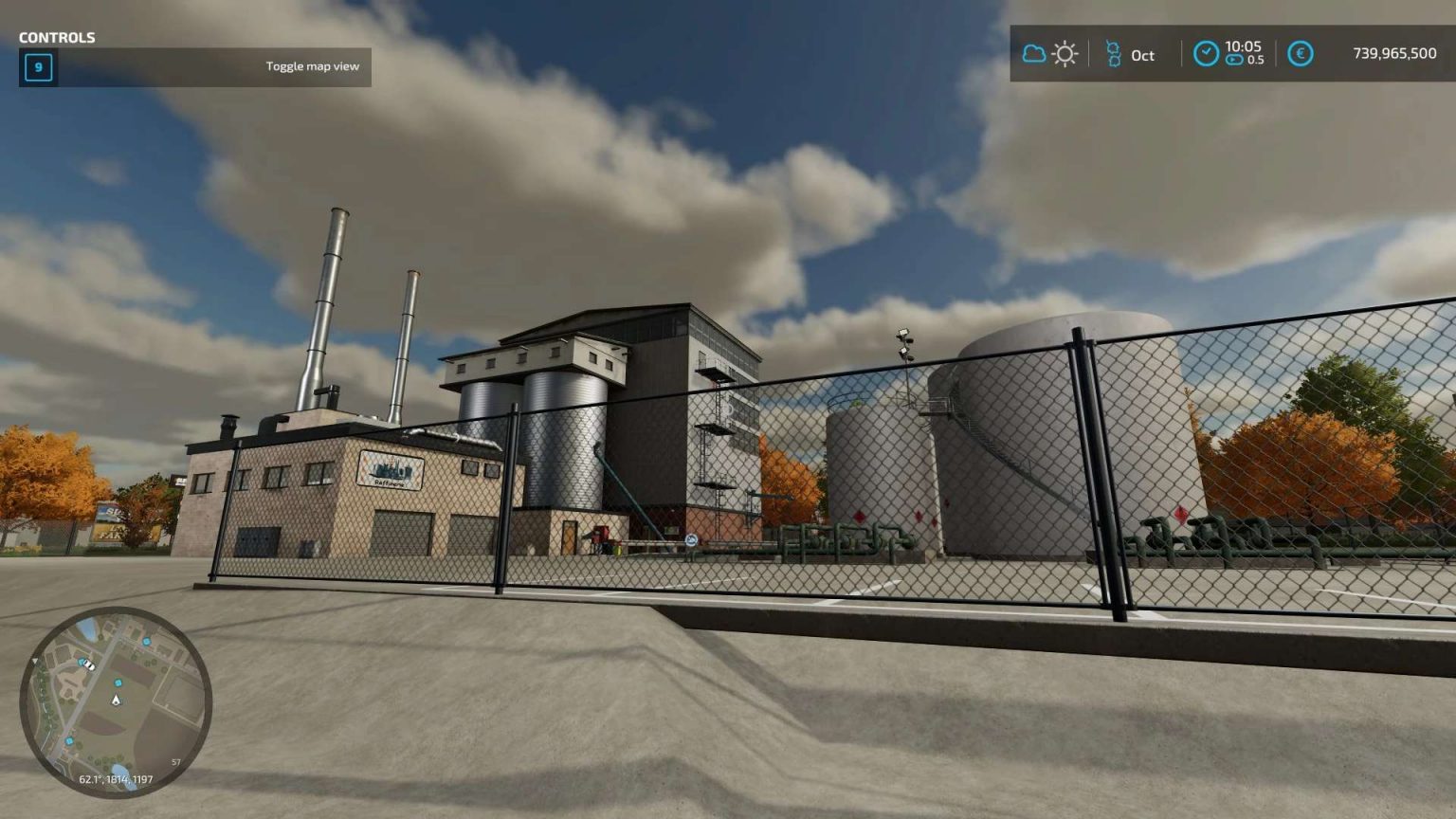This screenshot has width=1456, height=819.
Task: Click the blue marker at the minimap center
Action: [x=118, y=683]
